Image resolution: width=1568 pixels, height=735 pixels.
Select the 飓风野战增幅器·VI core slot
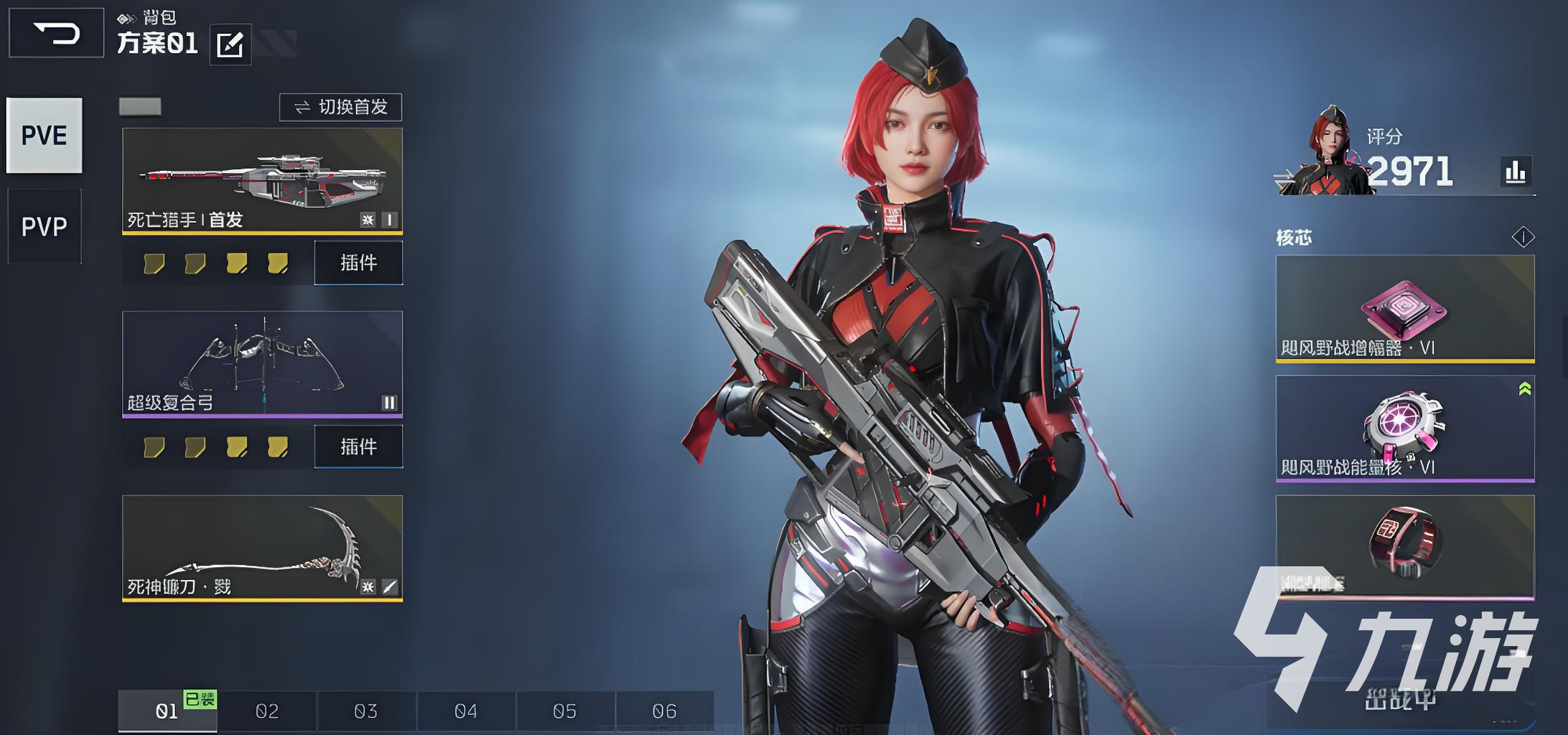pyautogui.click(x=1405, y=309)
